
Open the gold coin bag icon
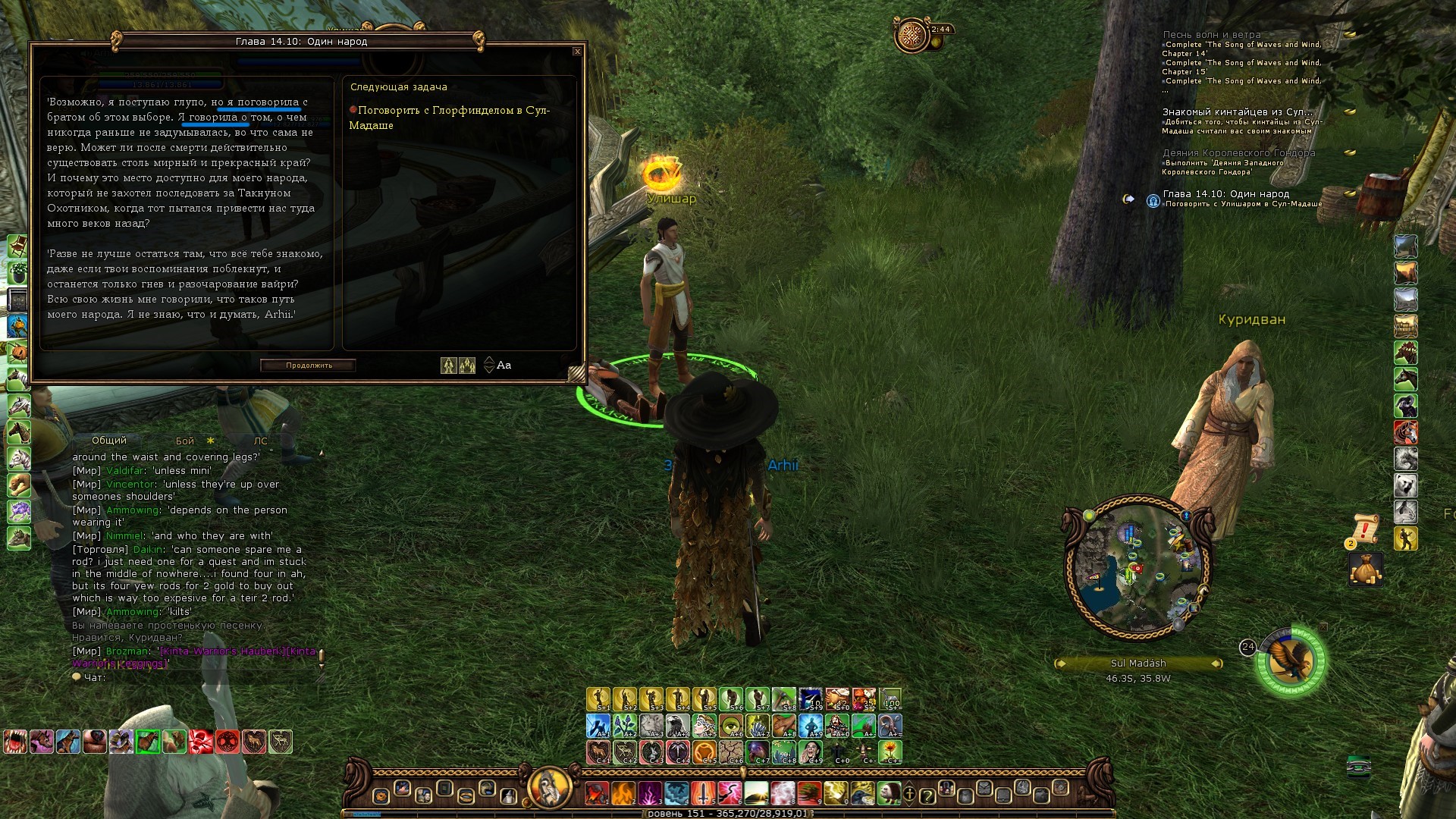(1365, 569)
